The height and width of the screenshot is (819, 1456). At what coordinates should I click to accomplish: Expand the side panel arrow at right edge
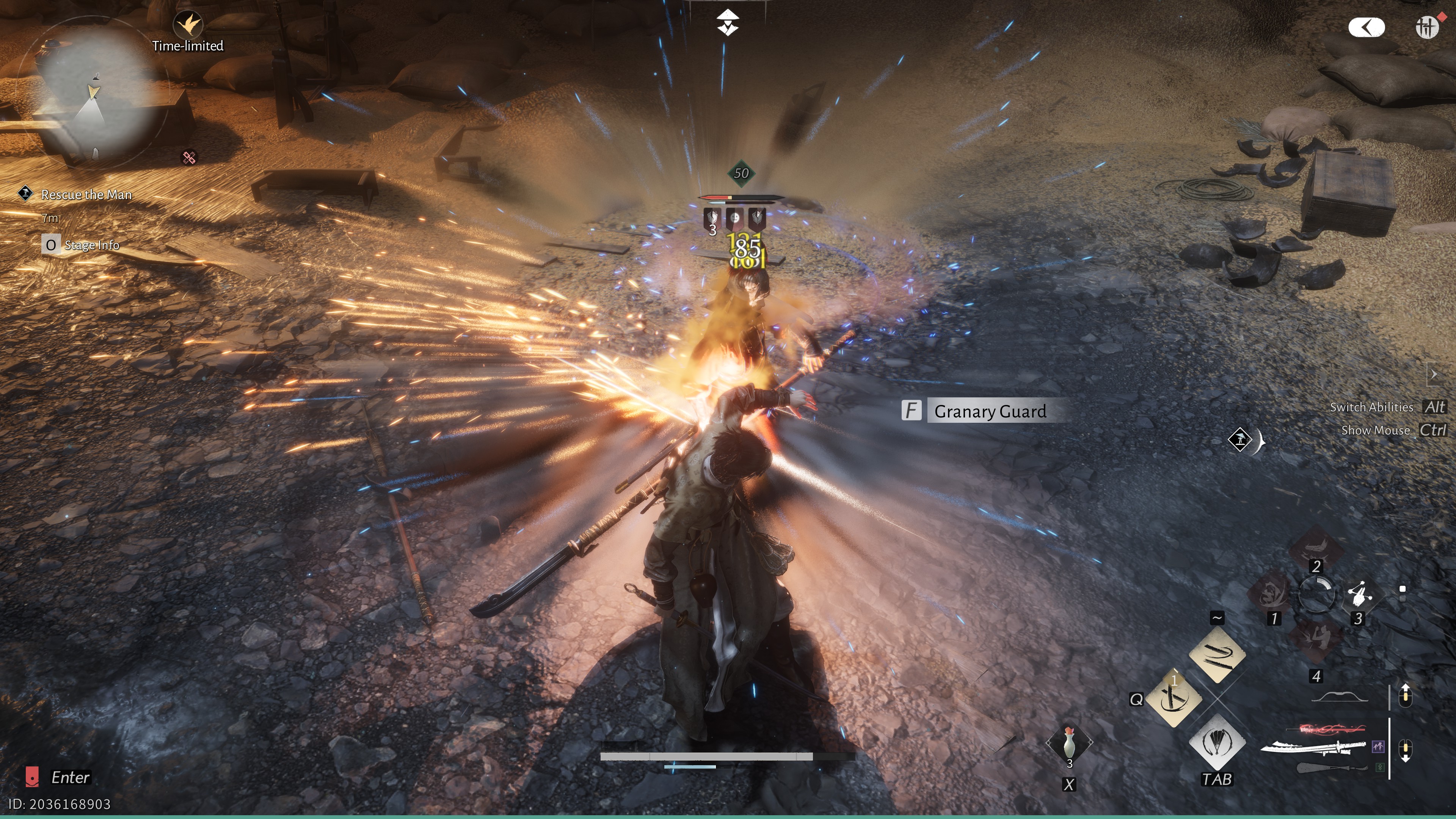[x=1434, y=374]
